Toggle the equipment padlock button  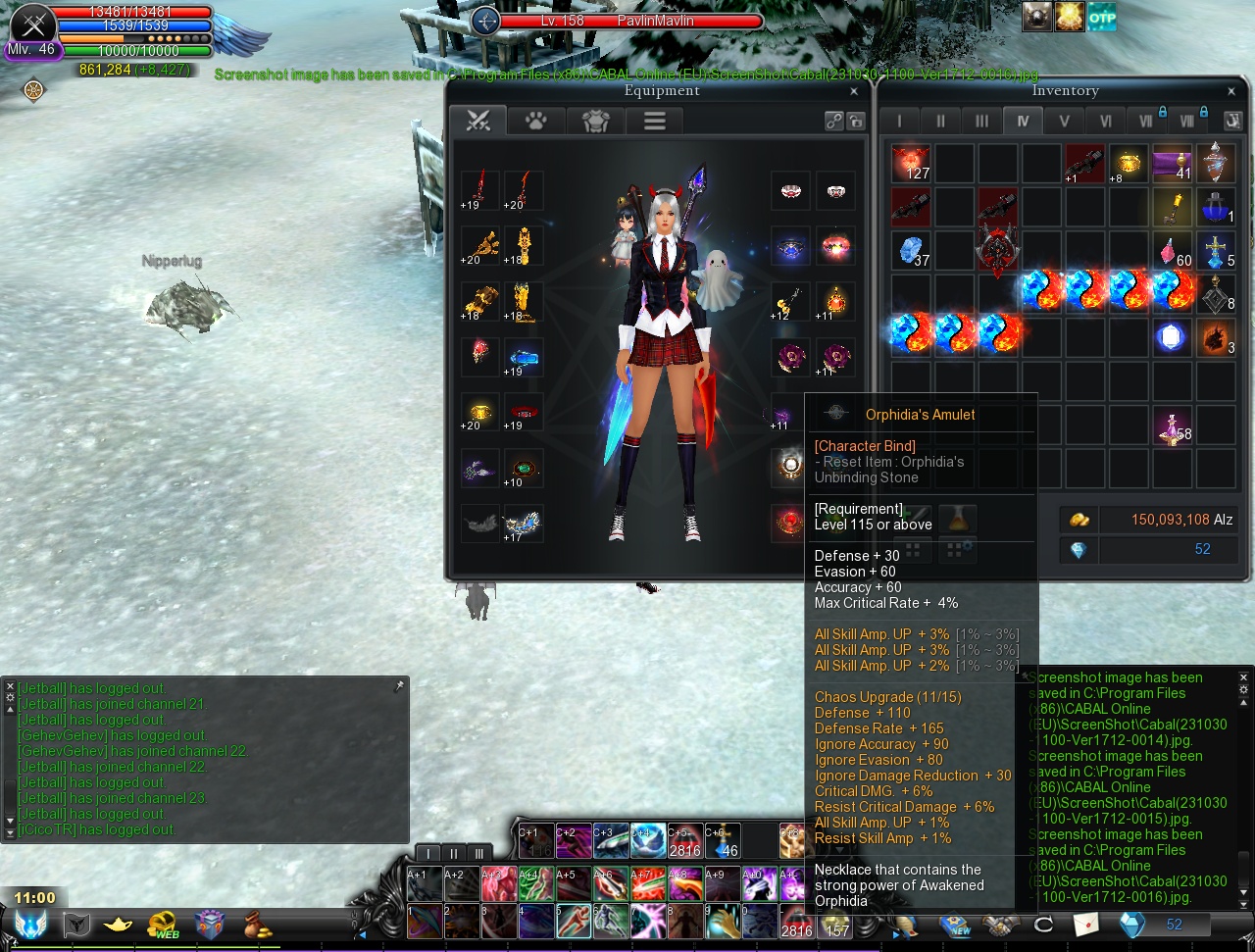(856, 122)
